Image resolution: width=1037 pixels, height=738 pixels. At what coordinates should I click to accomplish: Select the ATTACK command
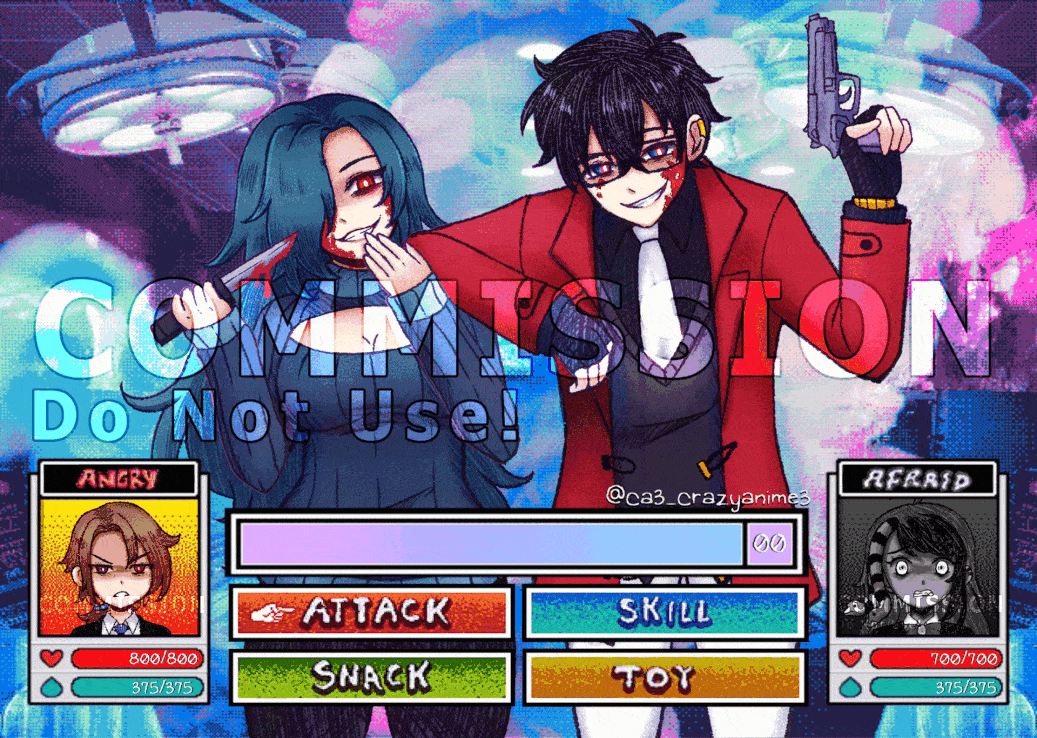[x=372, y=611]
